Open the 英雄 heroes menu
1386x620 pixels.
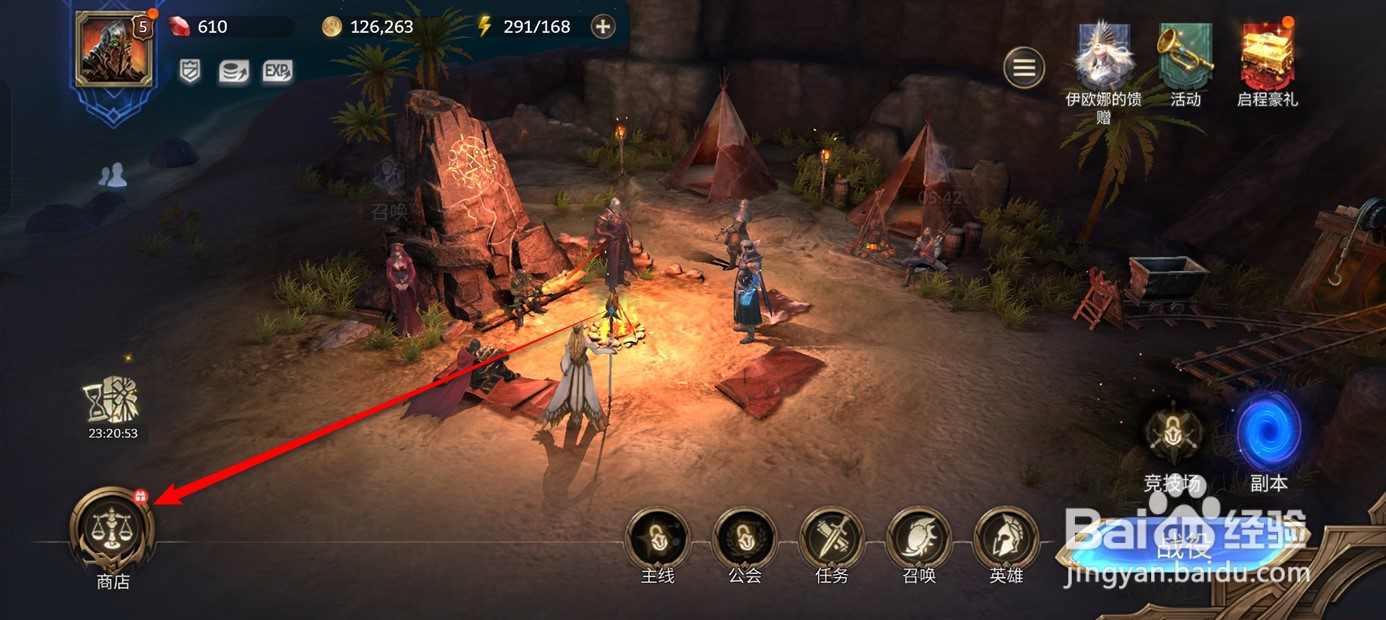pyautogui.click(x=1005, y=538)
